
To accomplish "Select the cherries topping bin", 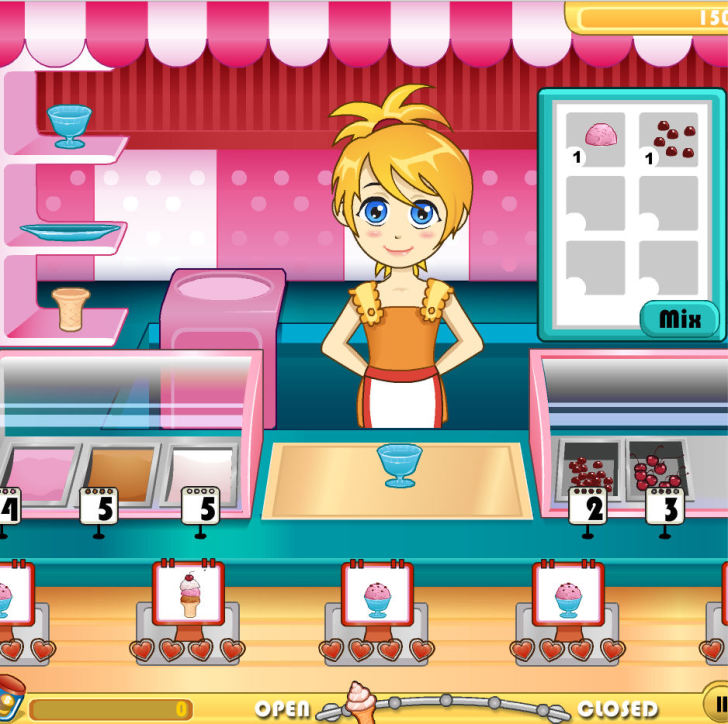I will pos(657,466).
